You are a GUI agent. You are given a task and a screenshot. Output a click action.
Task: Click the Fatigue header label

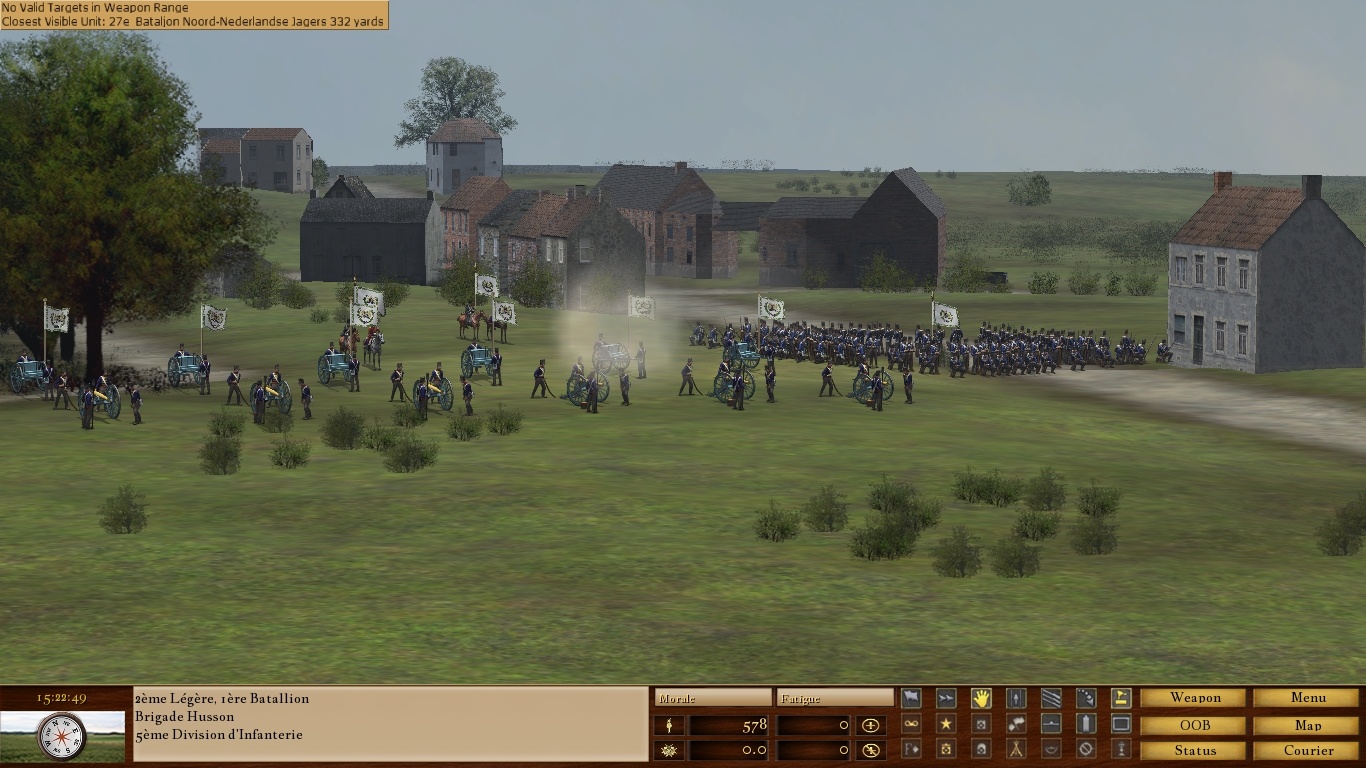[835, 698]
